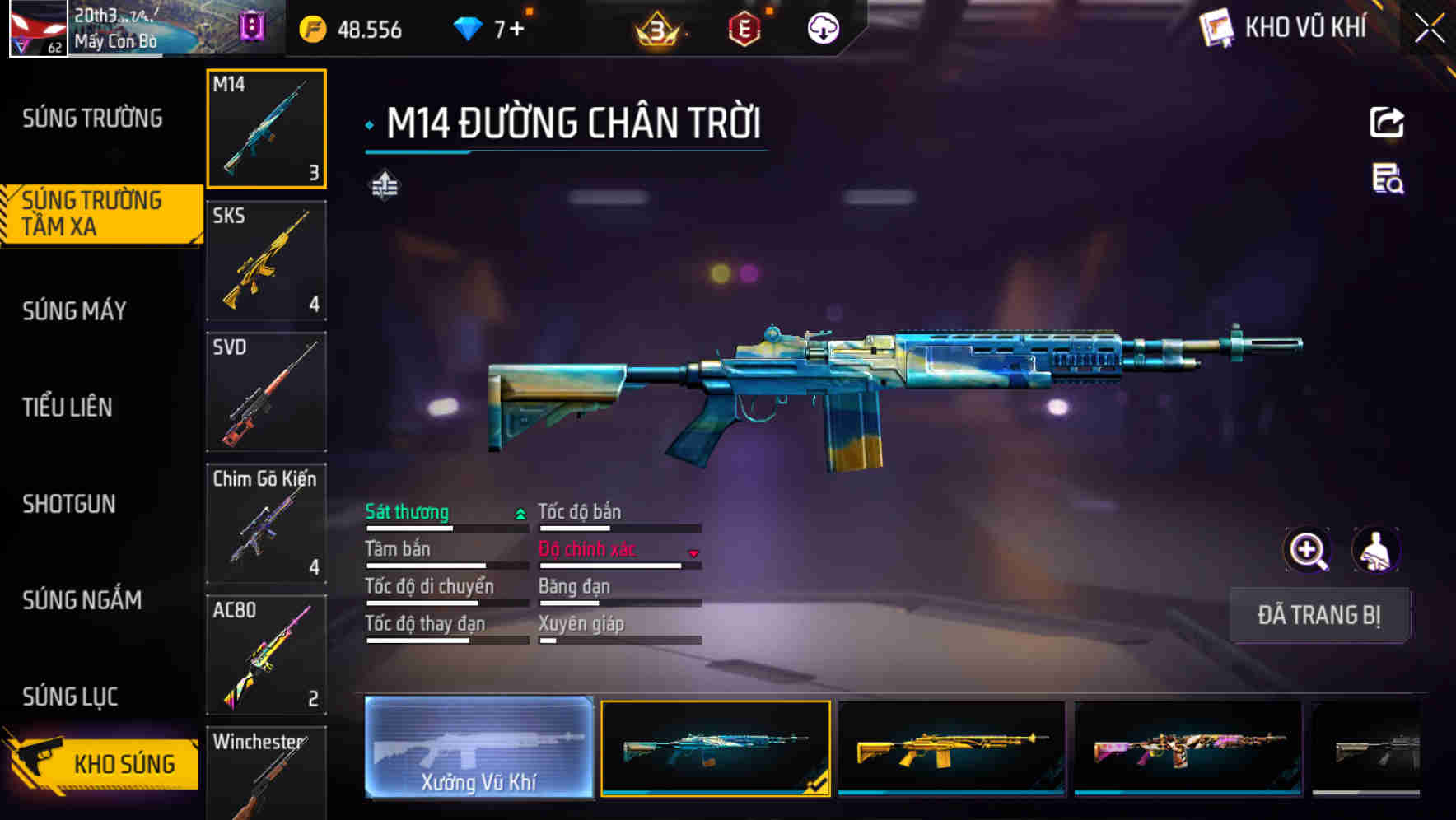Screen dimensions: 1456x820
Task: Select the Chim Gõ Kiến weapon tile
Action: [x=266, y=524]
